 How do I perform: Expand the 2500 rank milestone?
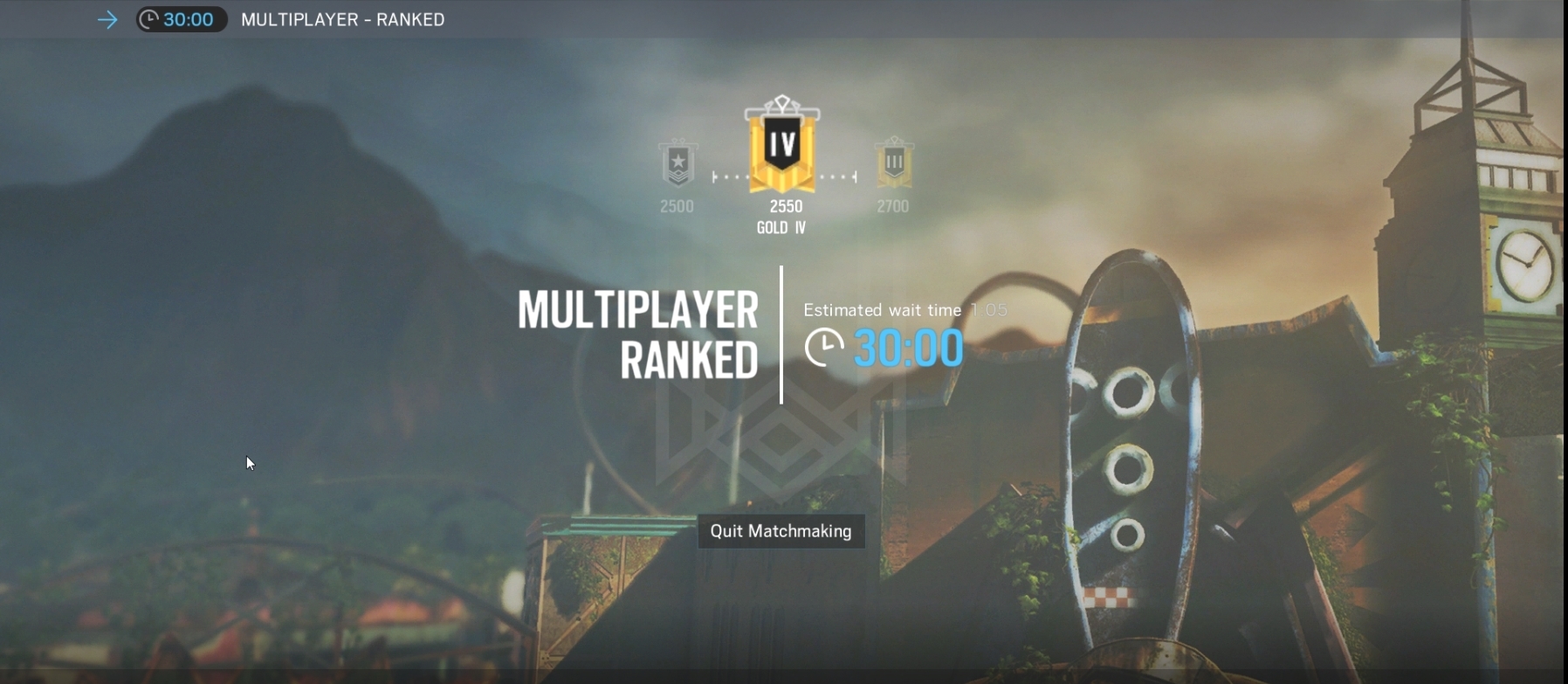coord(677,206)
